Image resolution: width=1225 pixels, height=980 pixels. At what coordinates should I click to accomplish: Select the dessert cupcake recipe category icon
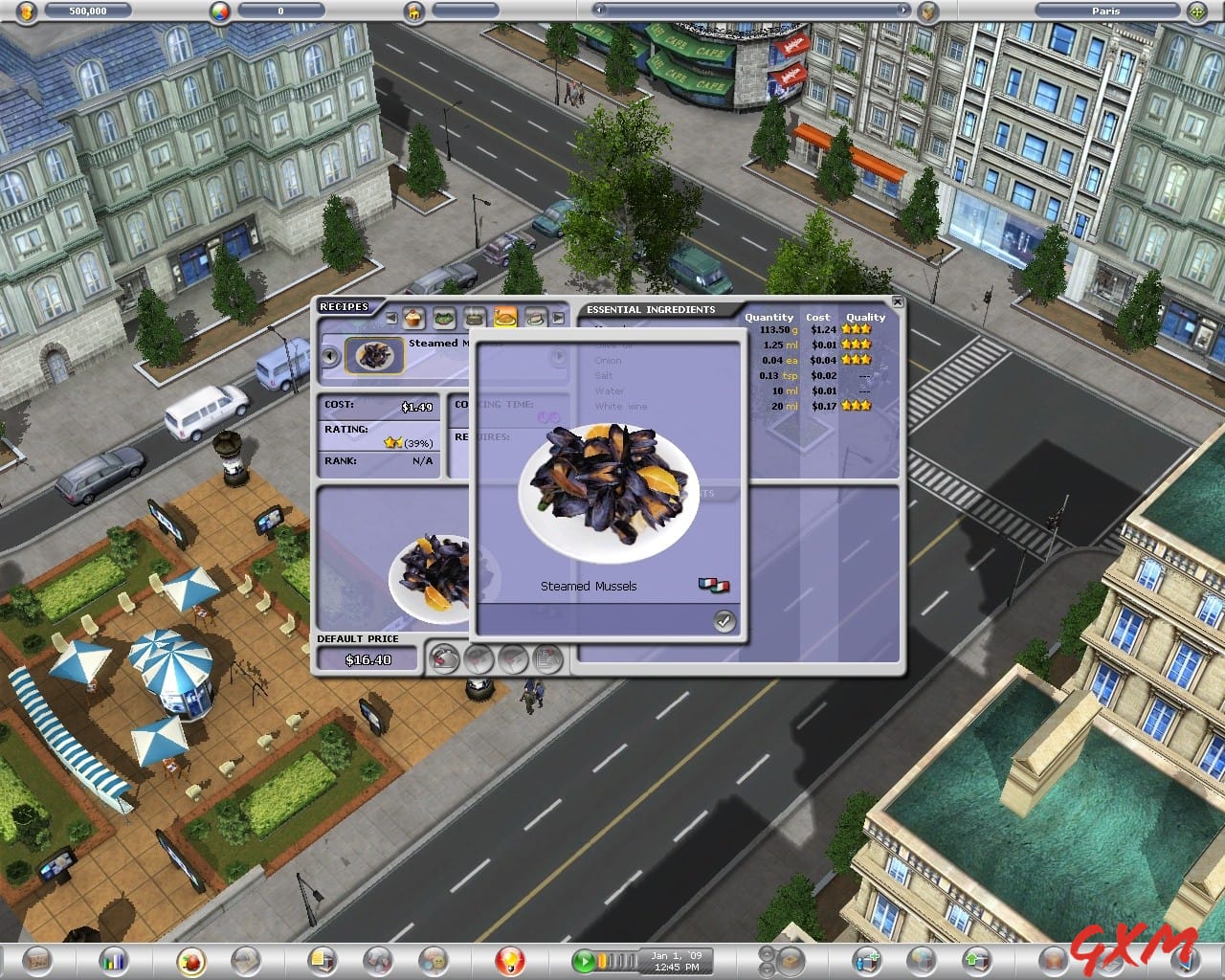tap(412, 318)
